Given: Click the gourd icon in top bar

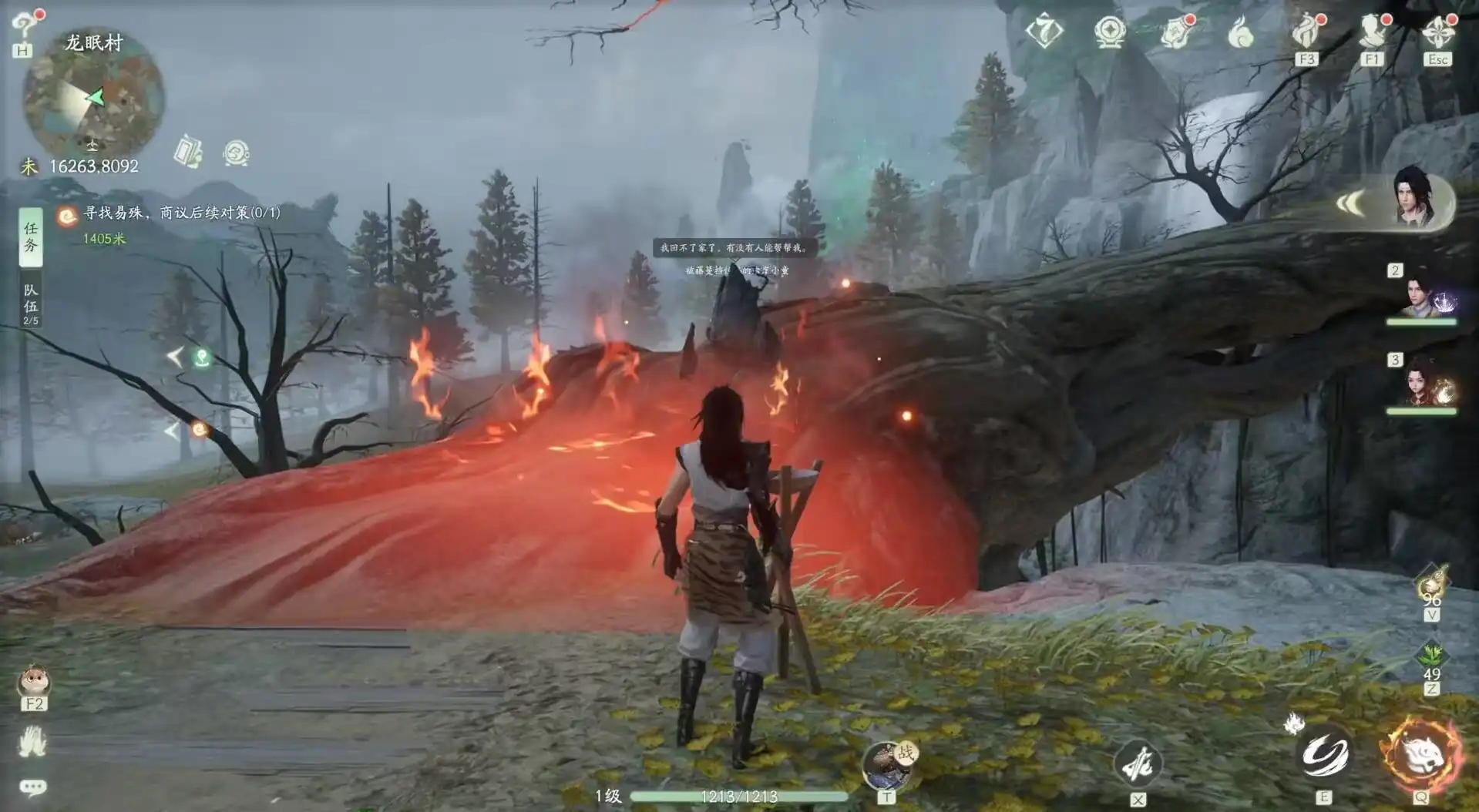Looking at the screenshot, I should 1240,32.
